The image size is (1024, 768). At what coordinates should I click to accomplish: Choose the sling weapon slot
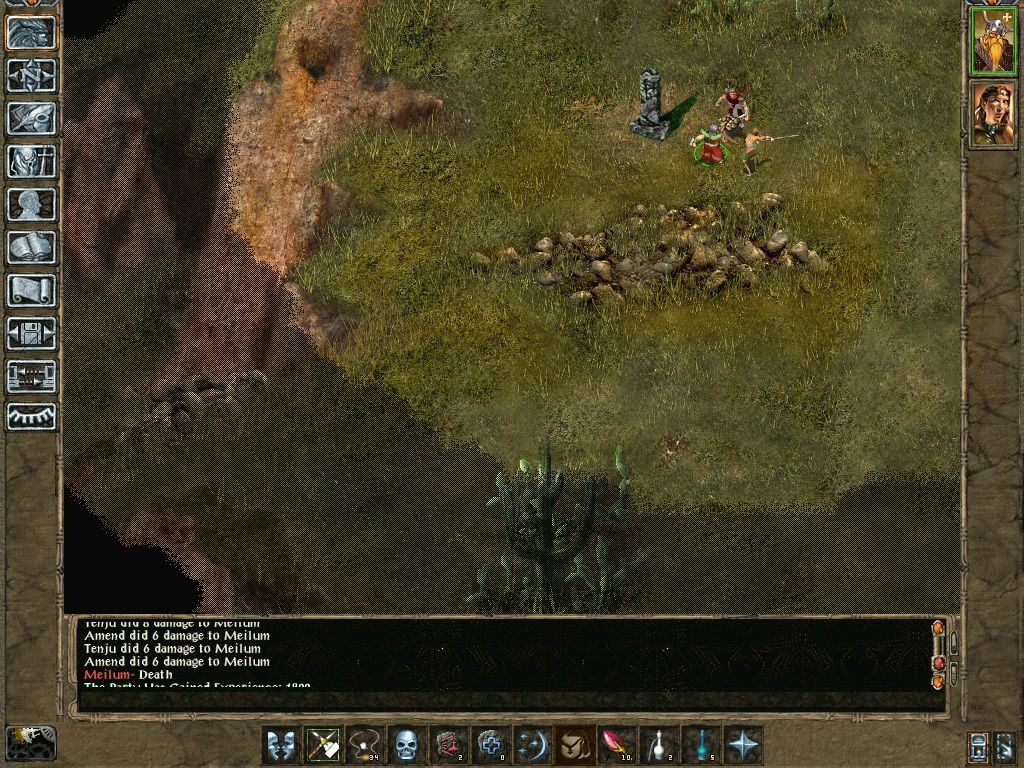[x=366, y=745]
